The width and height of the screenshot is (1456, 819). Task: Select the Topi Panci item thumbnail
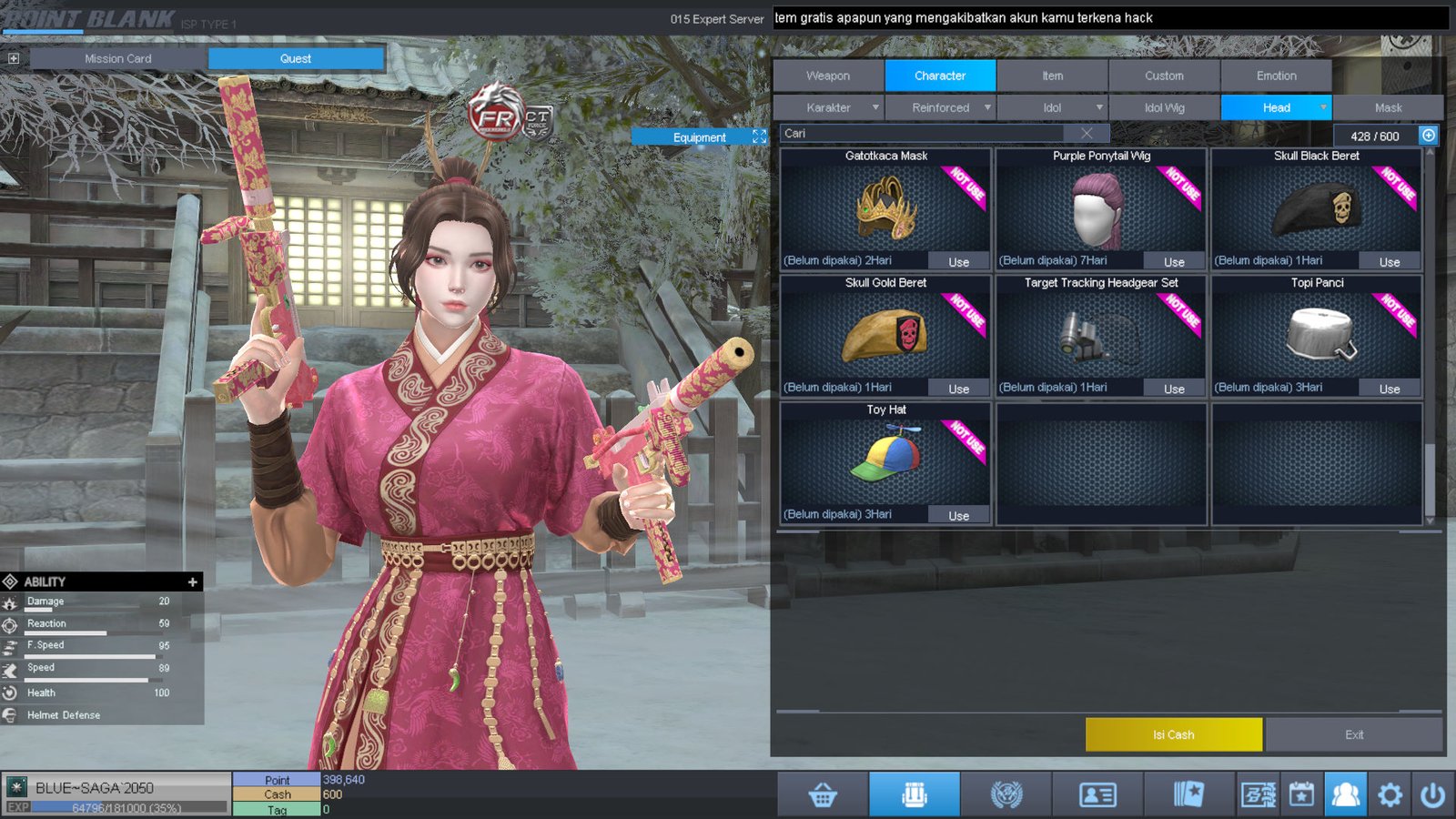pos(1317,334)
